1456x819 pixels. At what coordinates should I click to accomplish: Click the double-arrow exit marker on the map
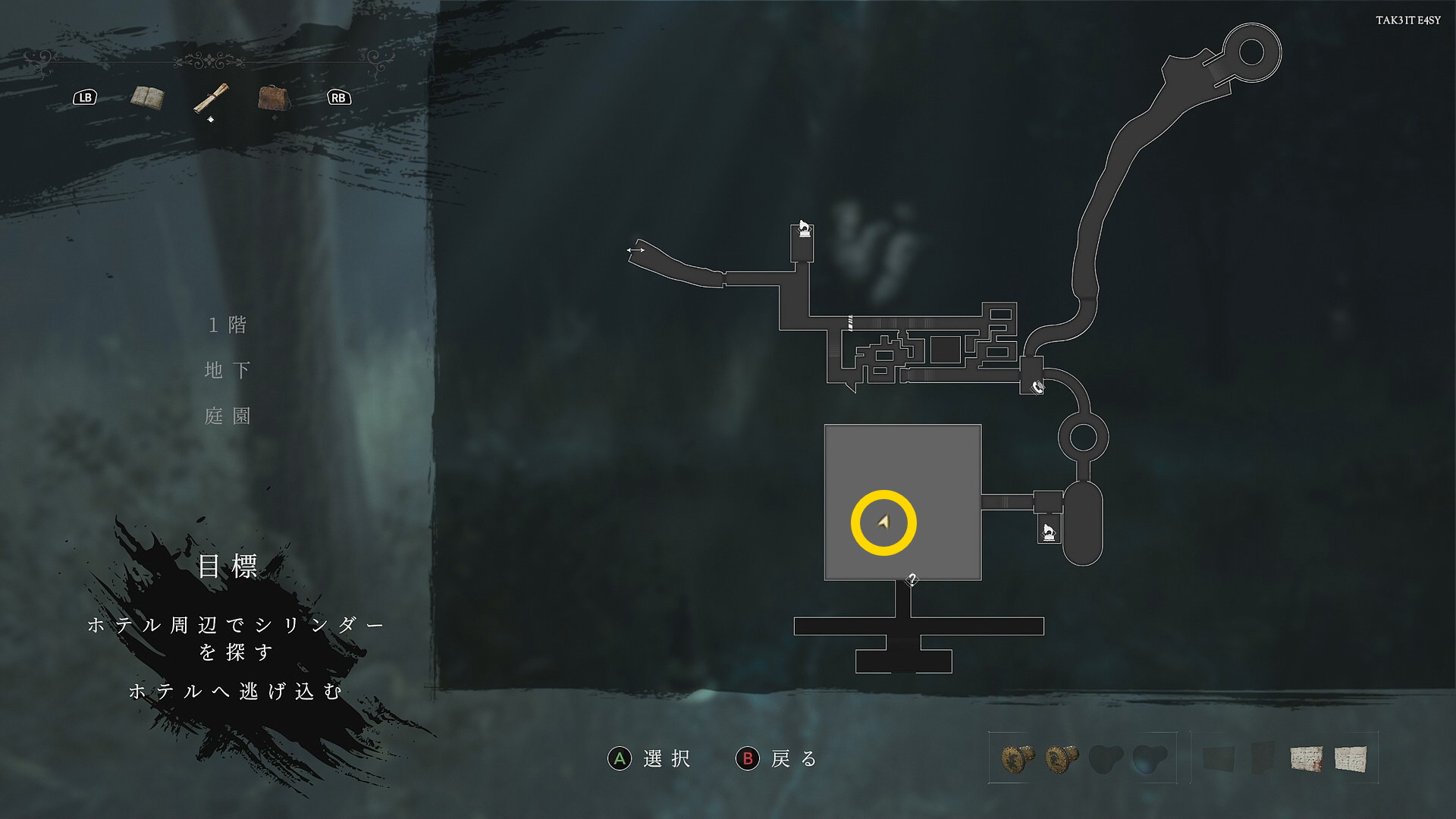635,250
